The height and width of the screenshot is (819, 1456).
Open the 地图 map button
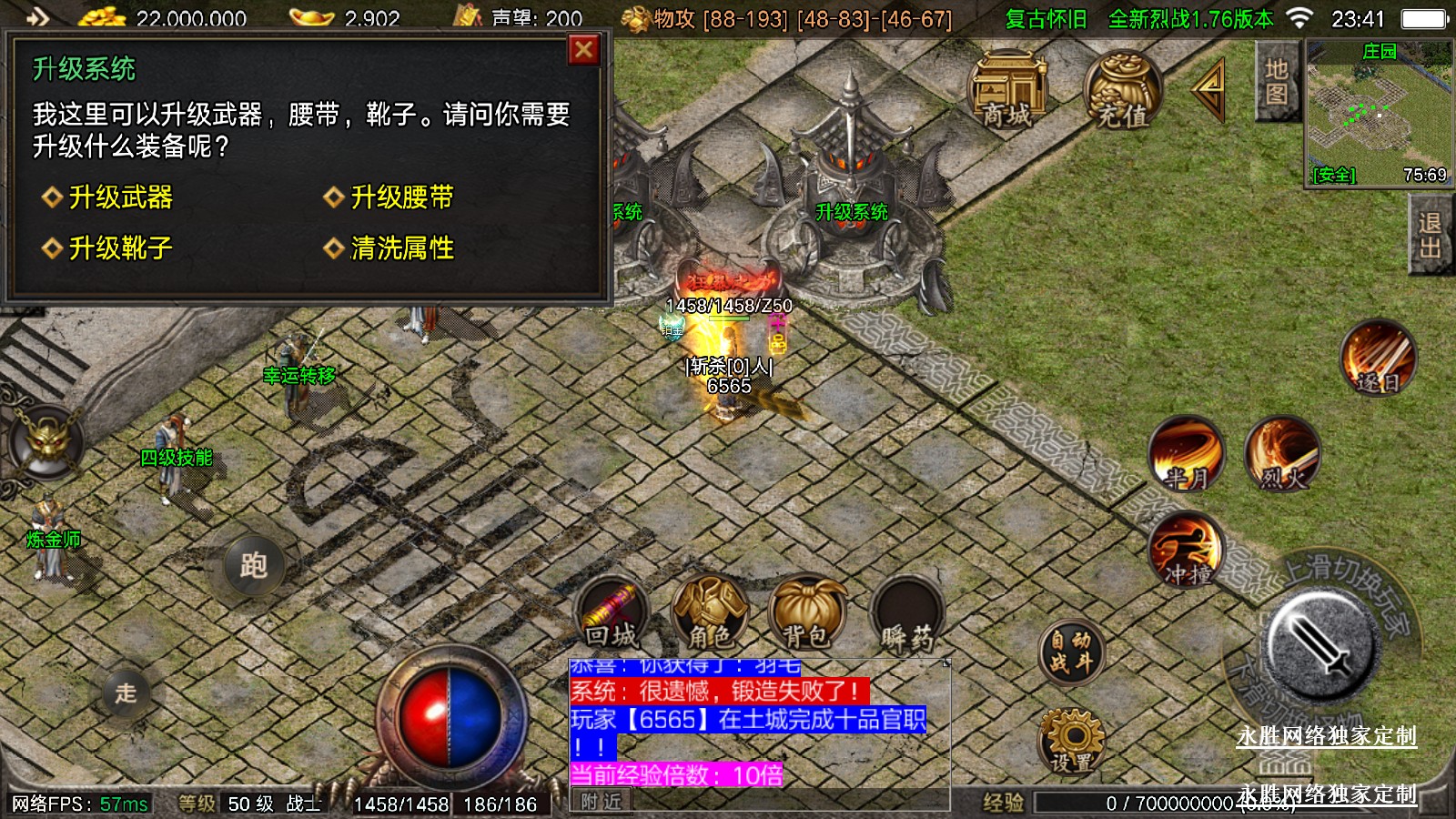[1276, 82]
